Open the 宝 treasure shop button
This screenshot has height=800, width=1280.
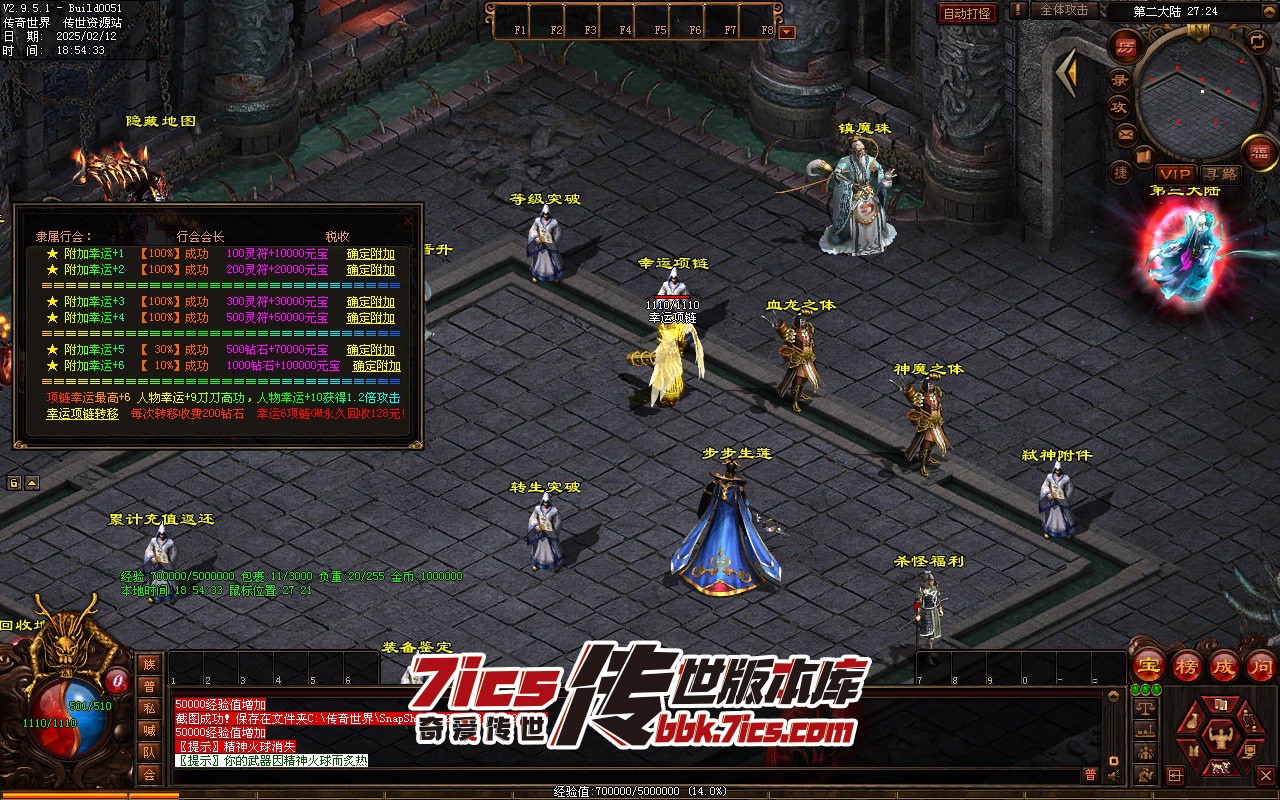(x=1148, y=665)
